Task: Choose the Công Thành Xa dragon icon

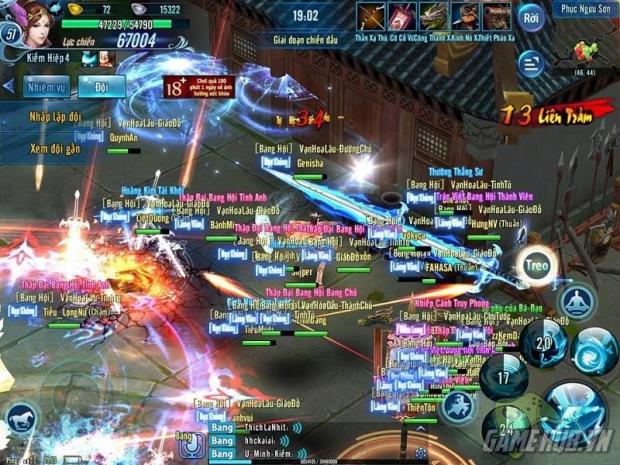Action: 433,16
